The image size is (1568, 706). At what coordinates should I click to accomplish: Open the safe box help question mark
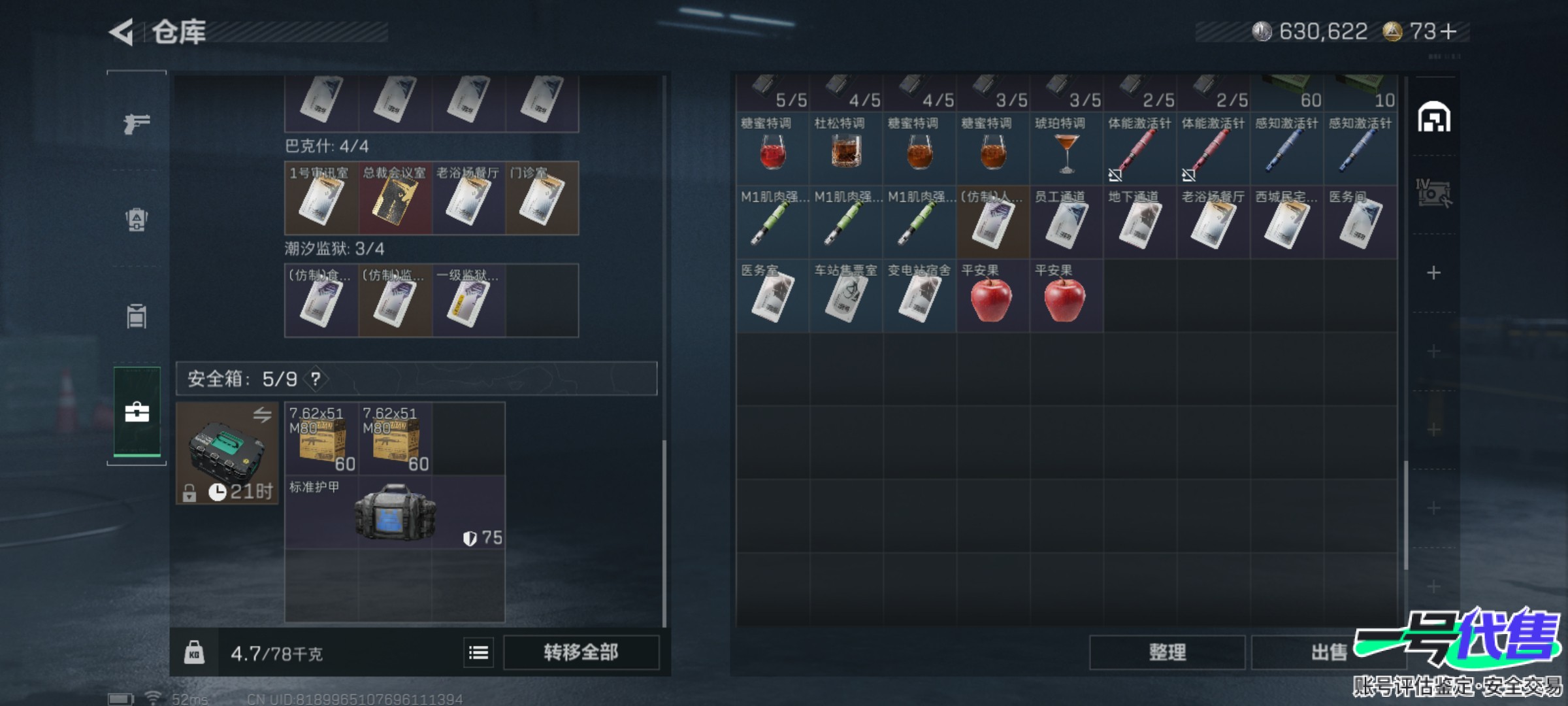pyautogui.click(x=316, y=378)
